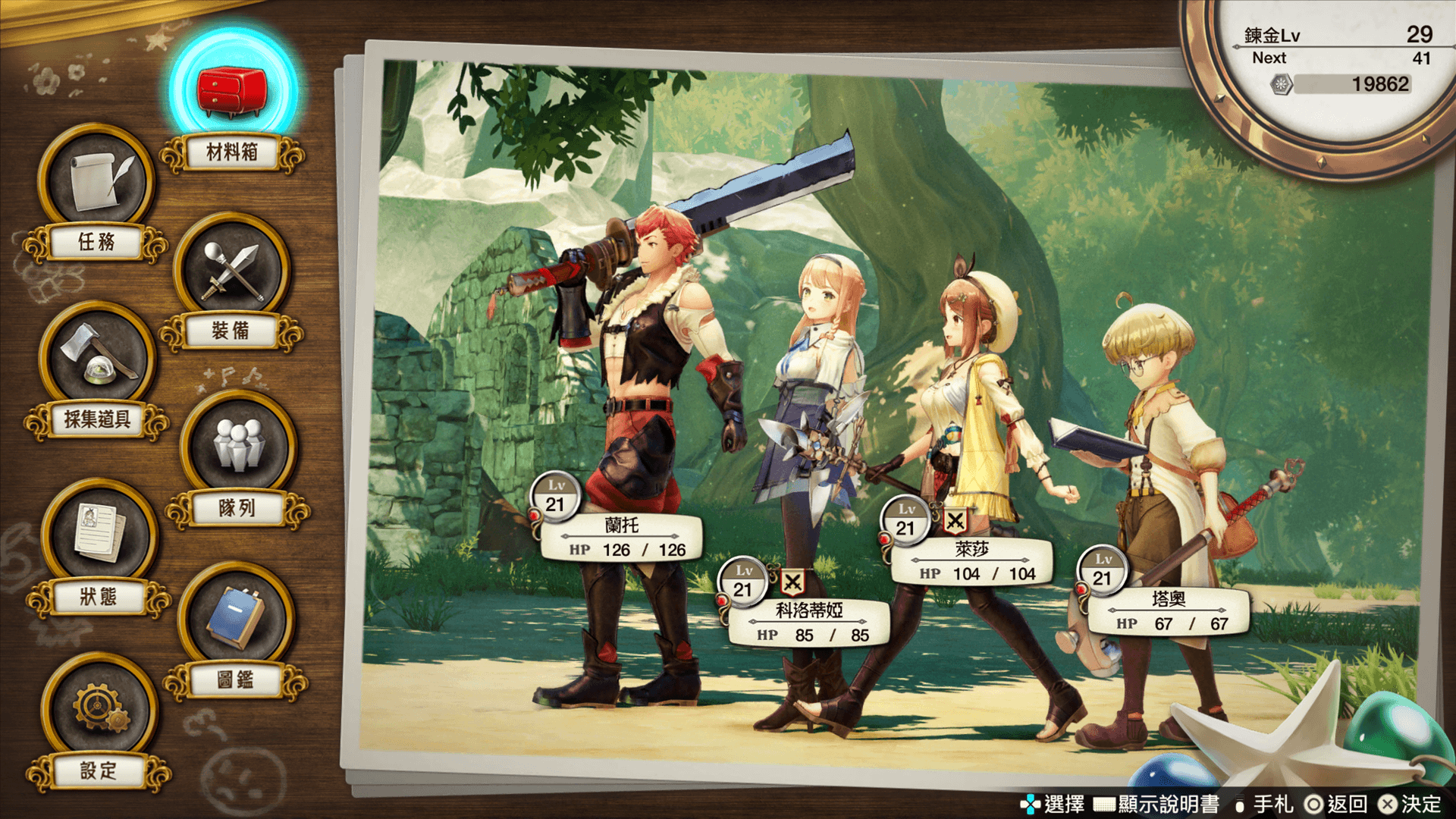Open the 圖鑑 encyclopedia book menu

point(236,620)
